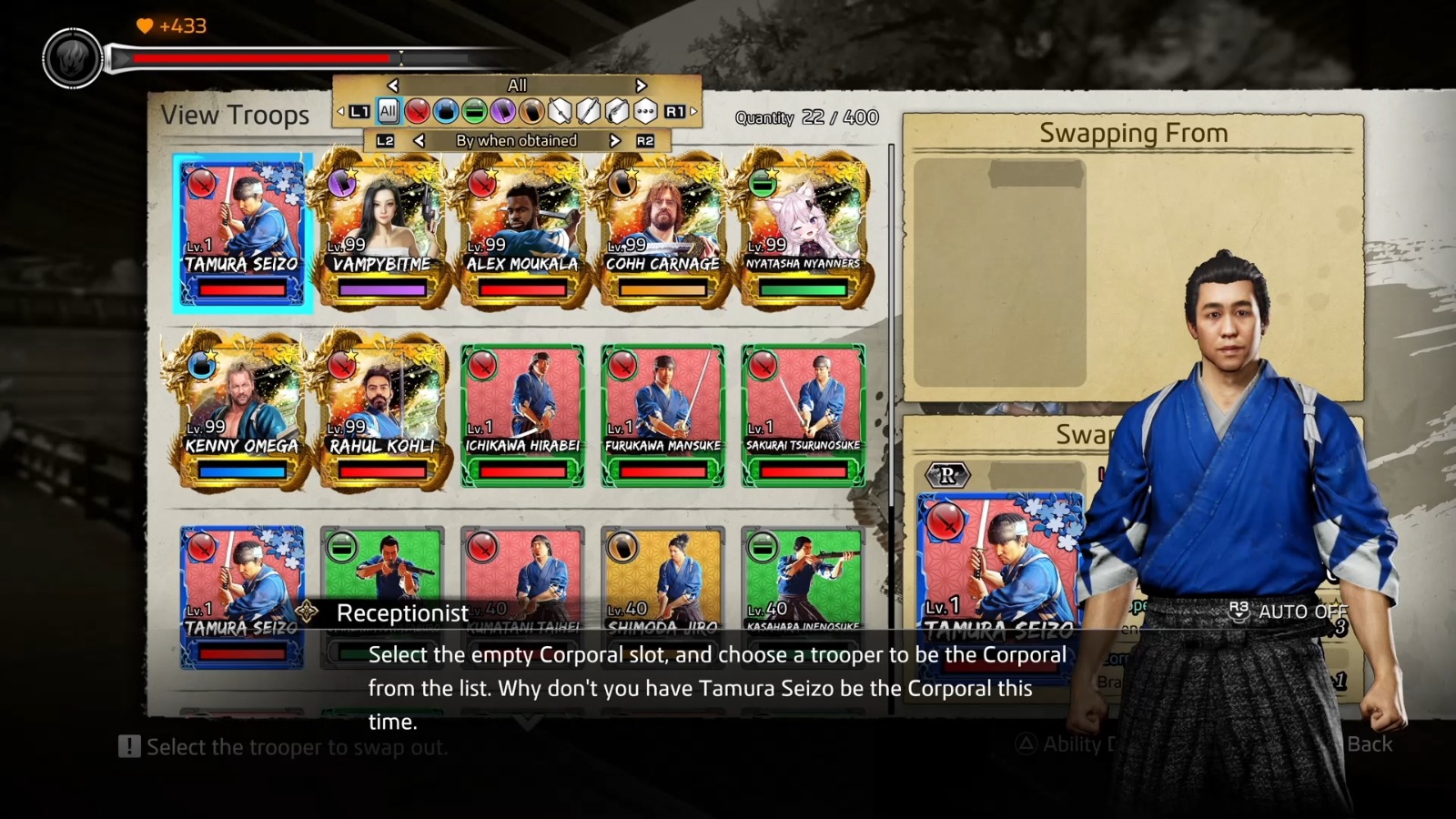
Task: Select the green healer class filter icon
Action: (476, 112)
